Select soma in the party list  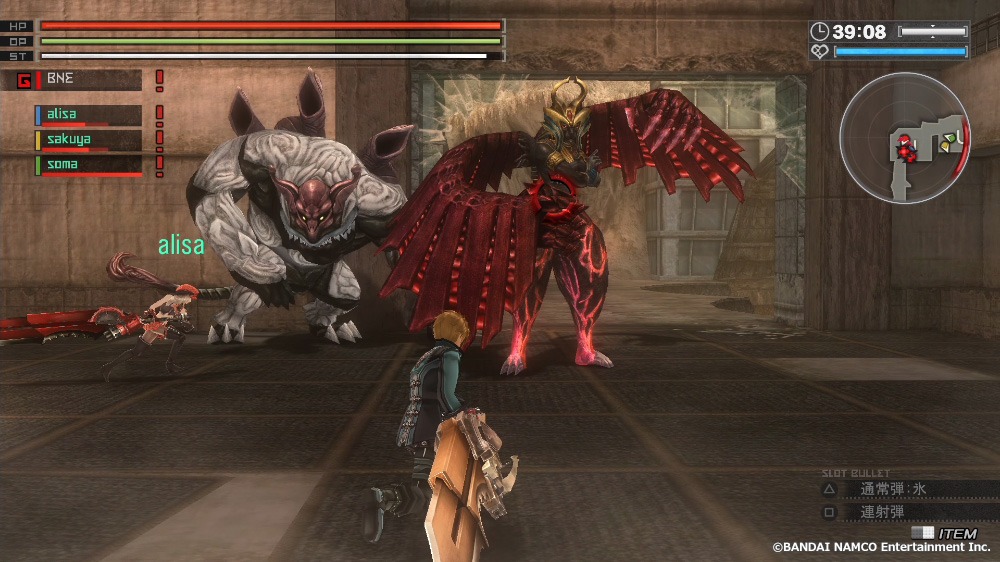click(88, 164)
